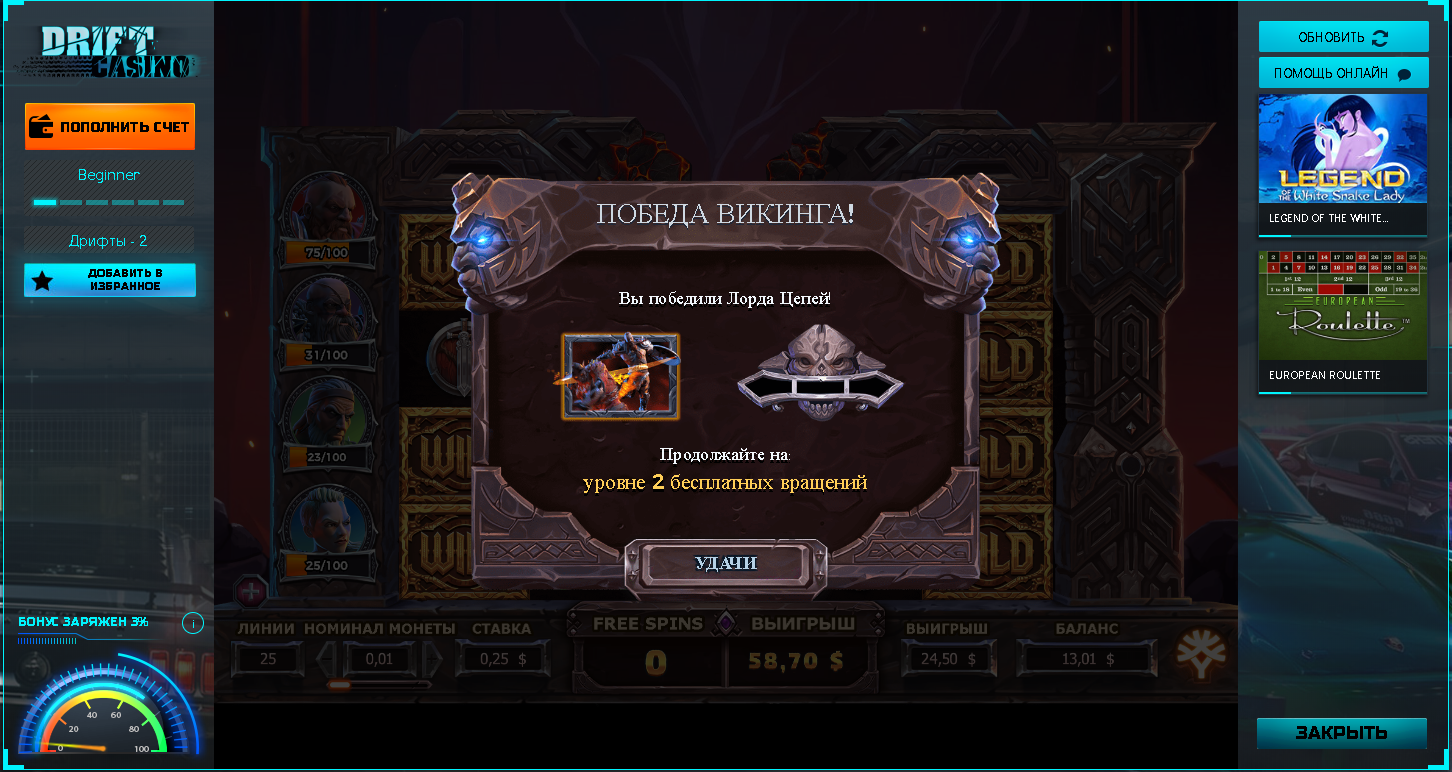Viewport: 1452px width, 772px height.
Task: Click the СТАВКА field showing 0,25 $
Action: (x=502, y=659)
